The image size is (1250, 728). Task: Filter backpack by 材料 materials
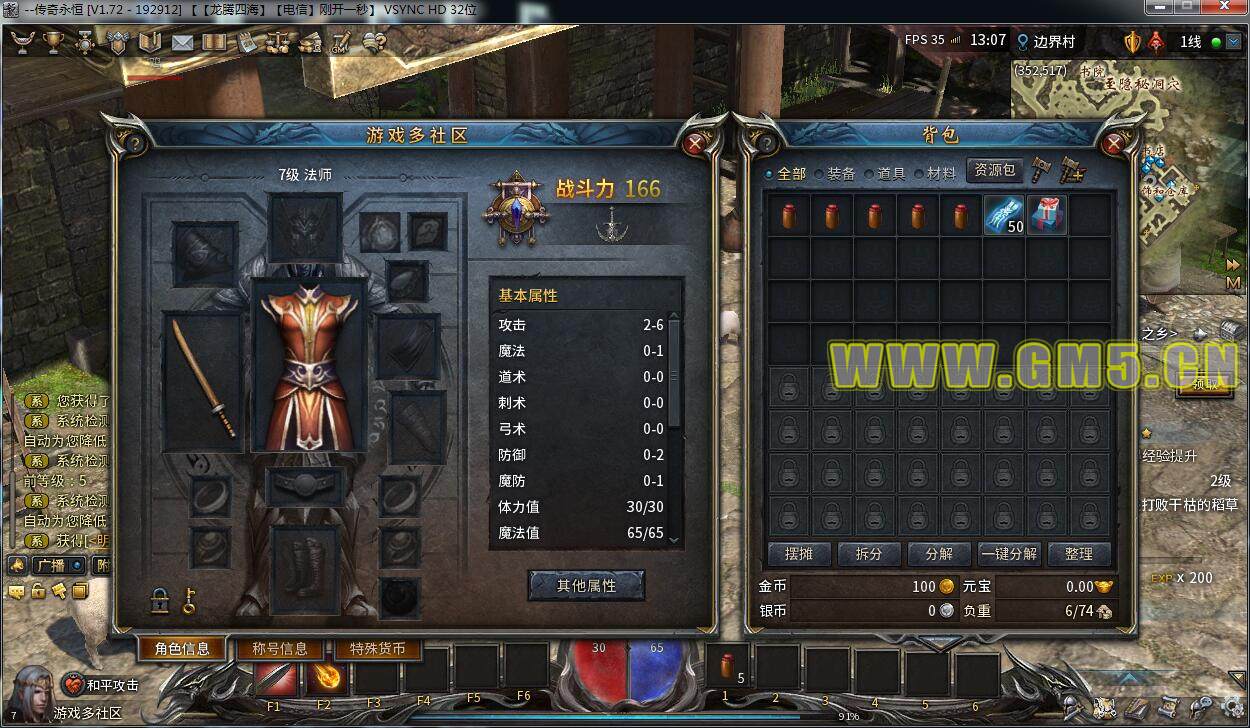coord(935,173)
